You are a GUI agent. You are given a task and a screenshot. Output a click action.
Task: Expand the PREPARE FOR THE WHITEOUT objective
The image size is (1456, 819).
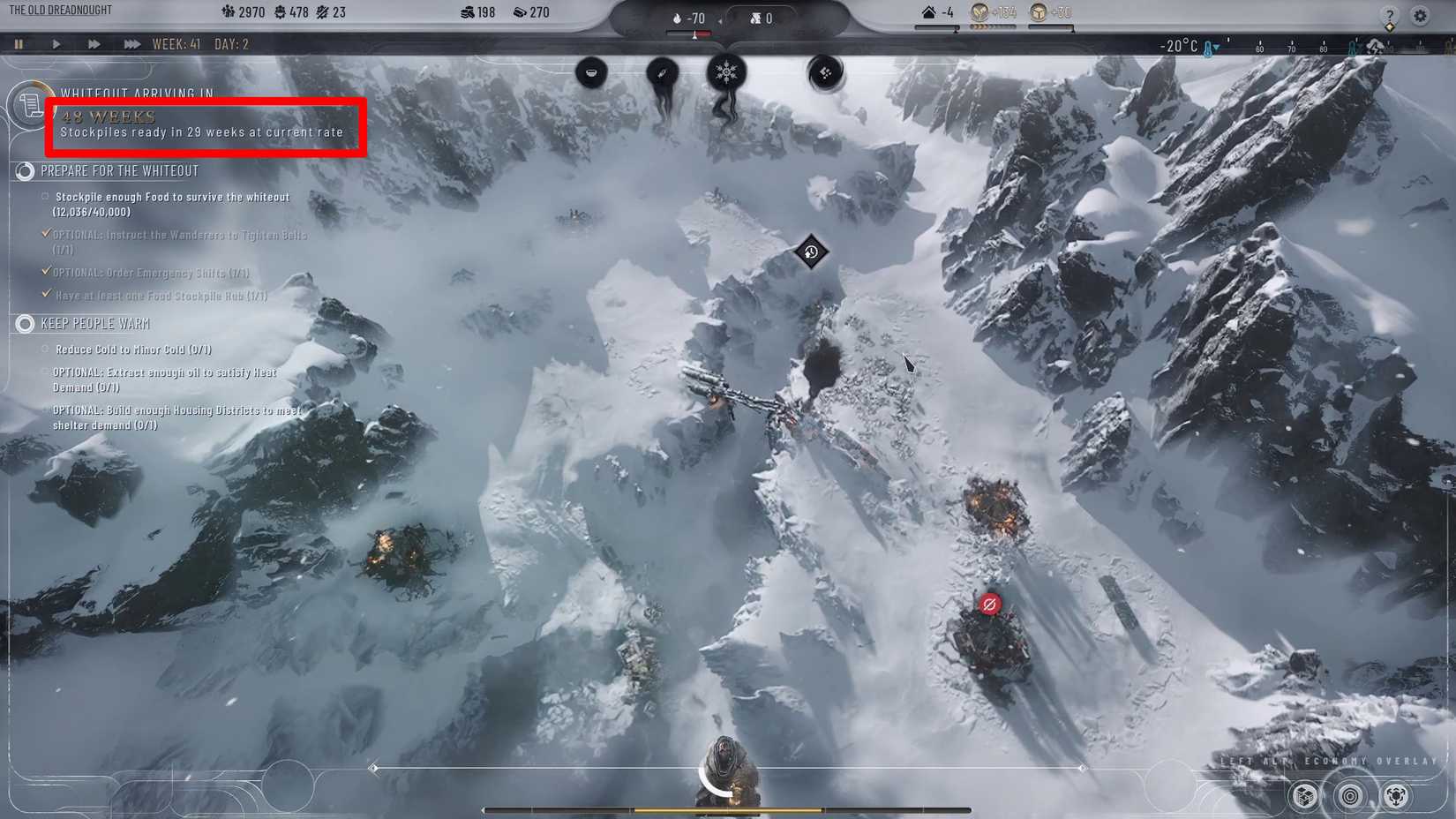(24, 170)
